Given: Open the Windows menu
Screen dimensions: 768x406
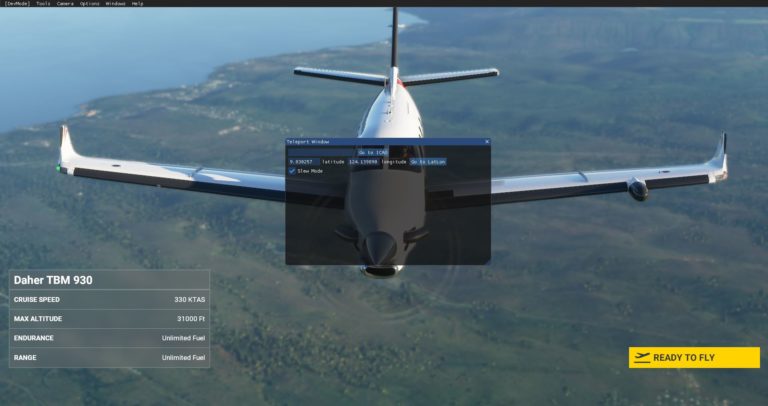Looking at the screenshot, I should [x=115, y=4].
